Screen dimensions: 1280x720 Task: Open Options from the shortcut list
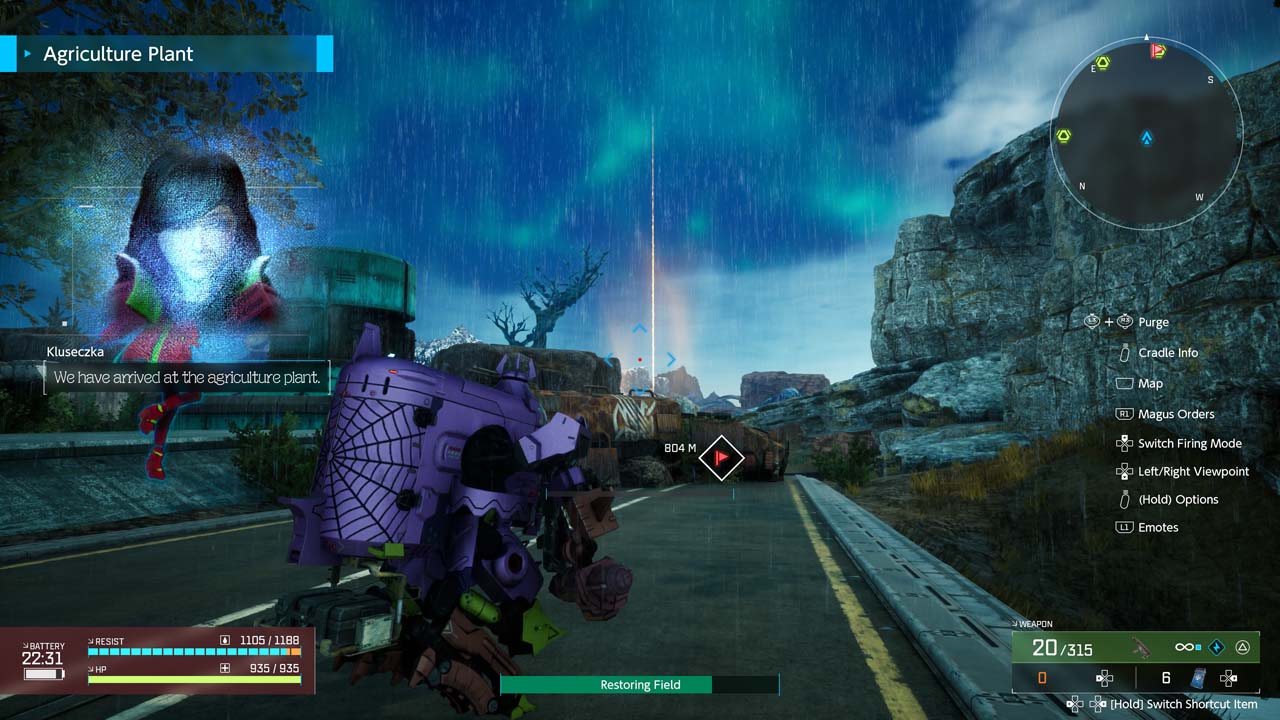point(1178,499)
